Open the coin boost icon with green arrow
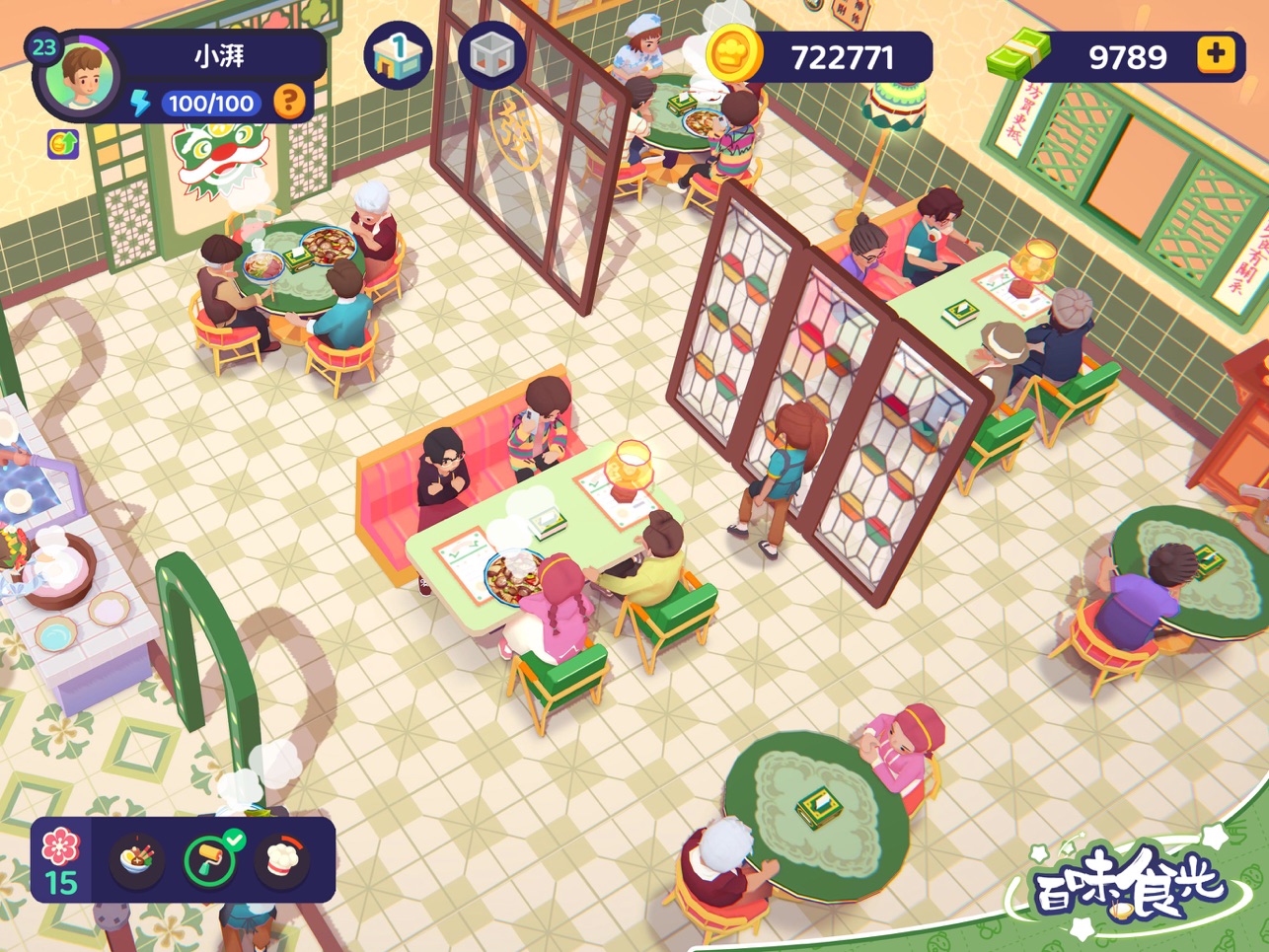 63,144
